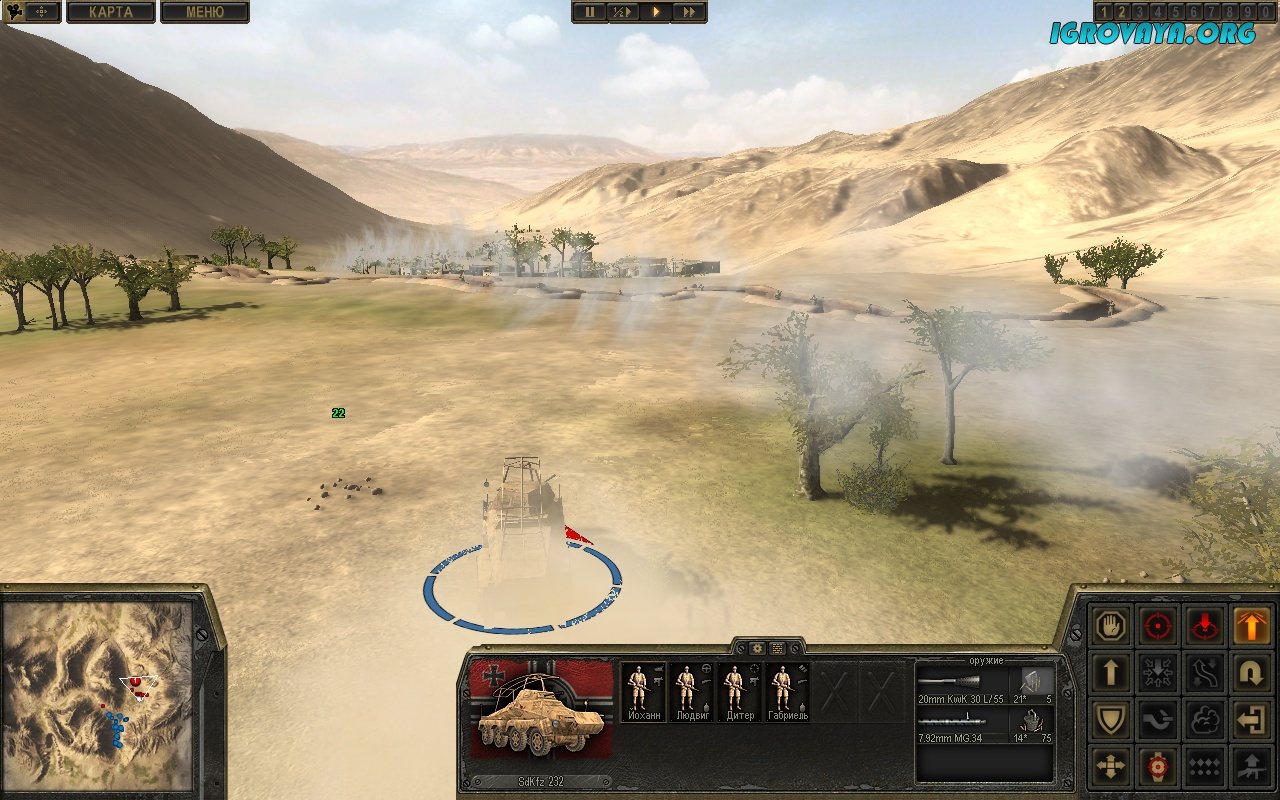
Task: Select control group 2
Action: click(x=1119, y=11)
